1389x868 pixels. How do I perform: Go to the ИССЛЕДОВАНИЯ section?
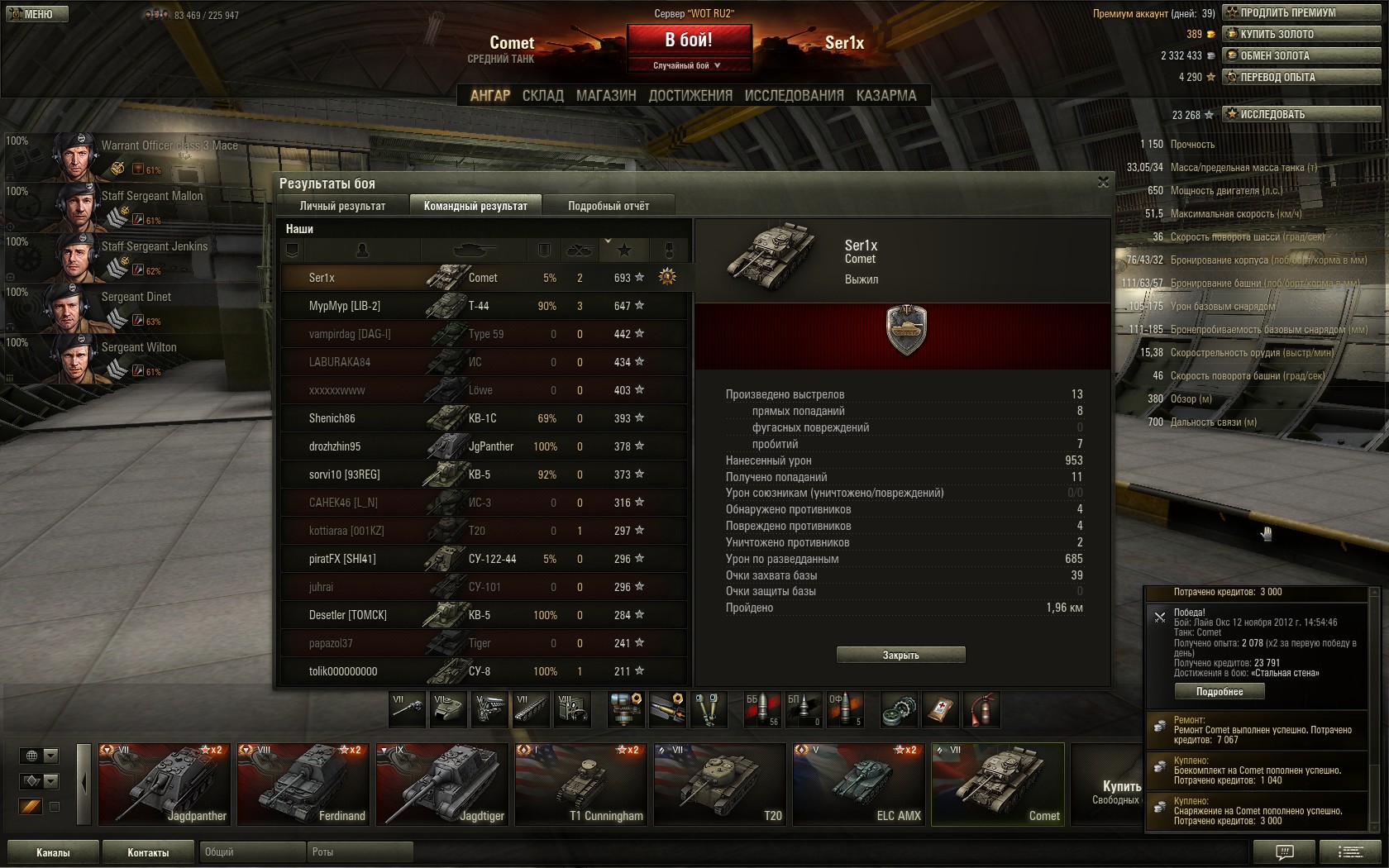click(794, 96)
